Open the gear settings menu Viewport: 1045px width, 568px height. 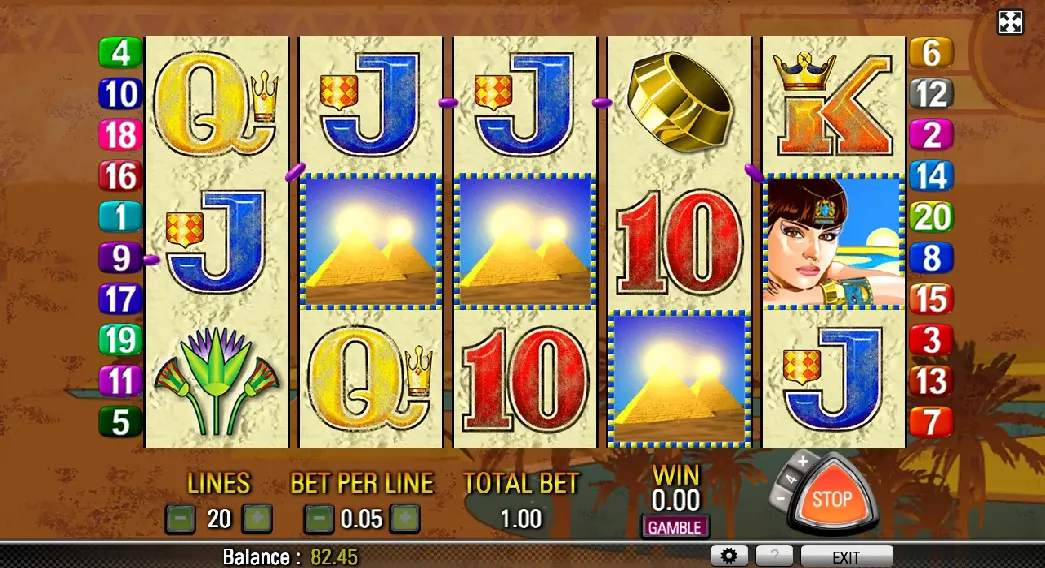729,556
